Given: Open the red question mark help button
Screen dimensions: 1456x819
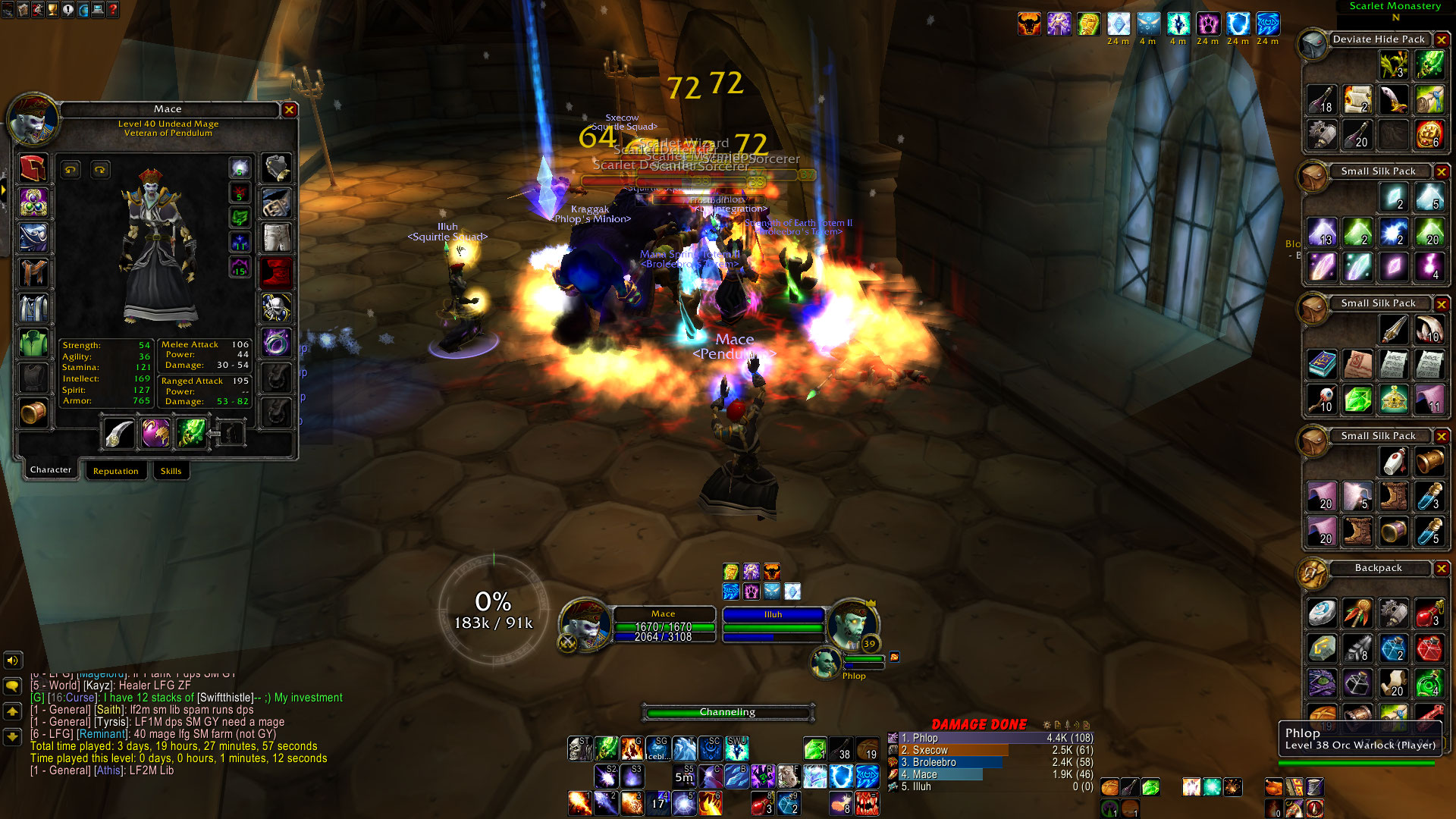Looking at the screenshot, I should click(113, 10).
